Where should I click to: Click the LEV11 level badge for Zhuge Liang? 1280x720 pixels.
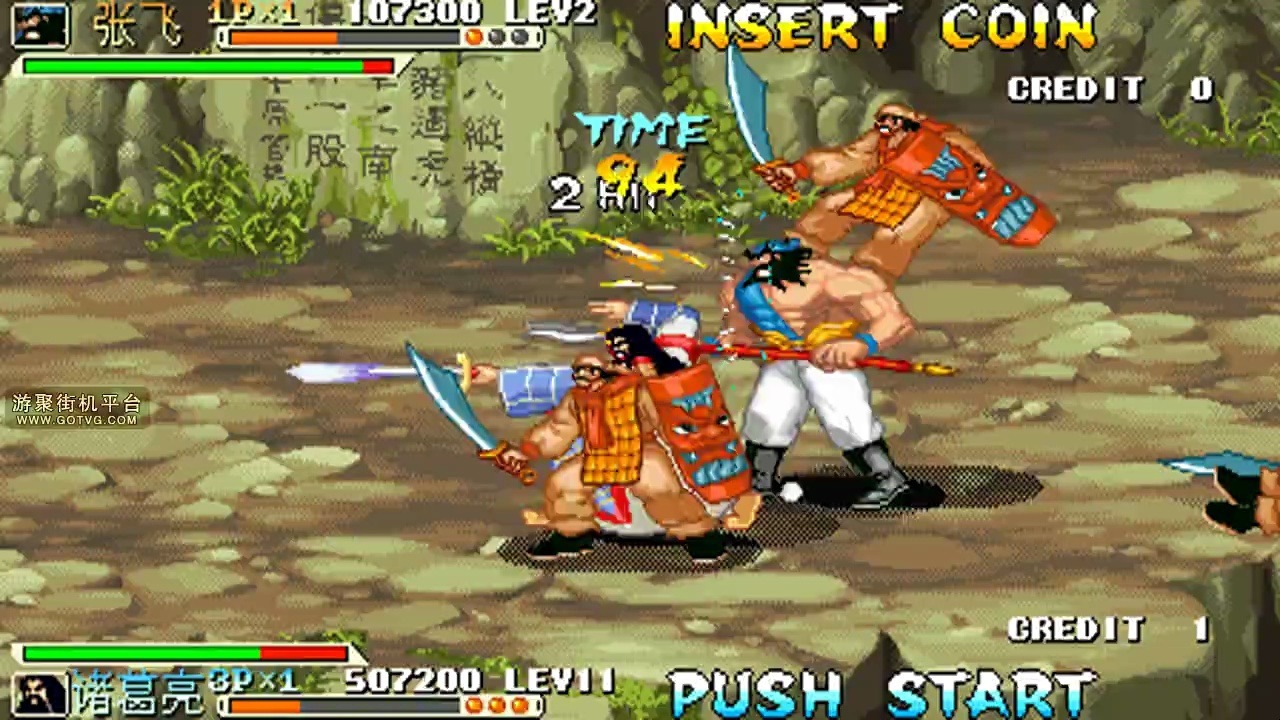click(x=561, y=678)
